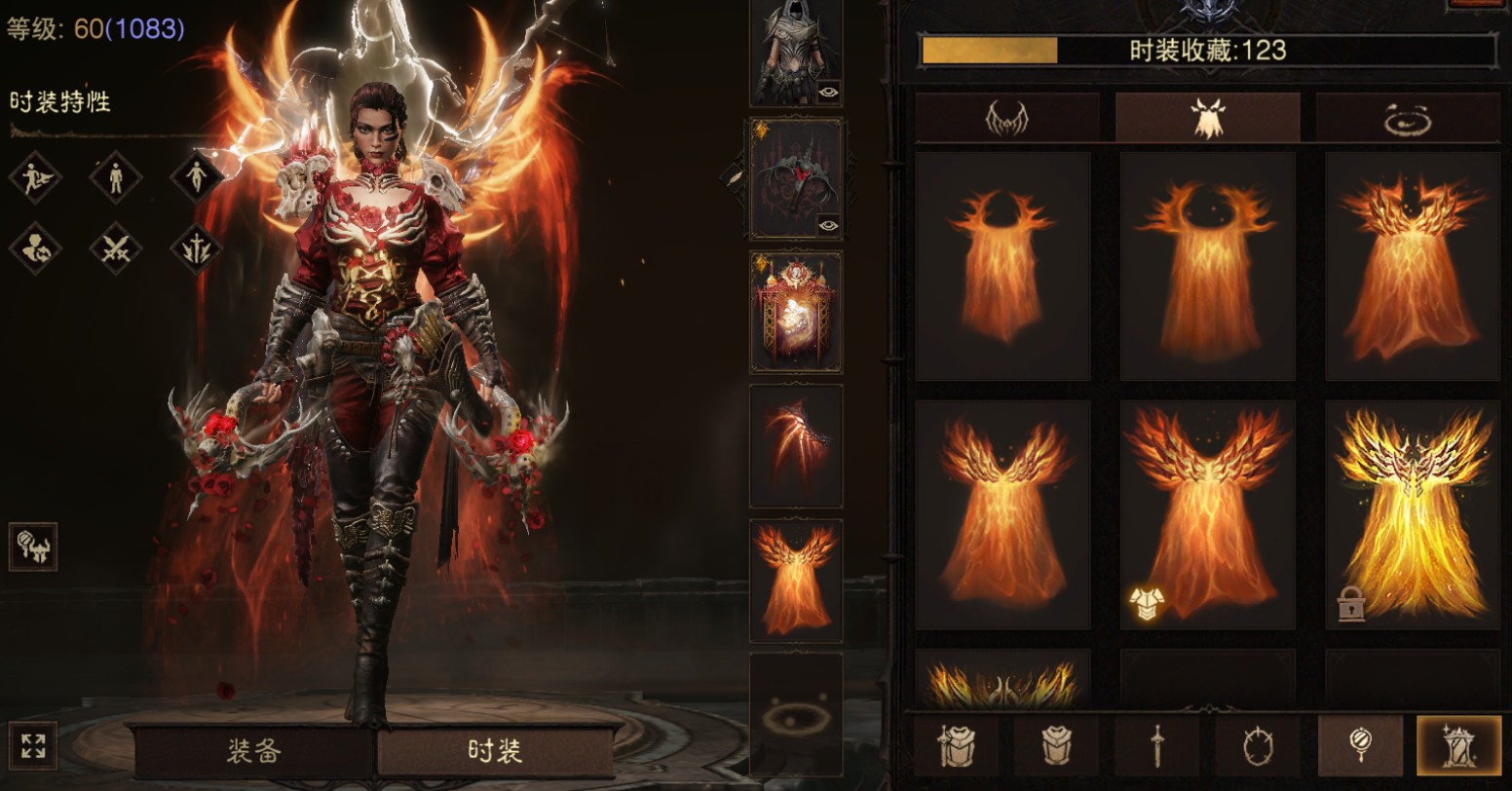Switch to the wings category tab

[x=1007, y=118]
